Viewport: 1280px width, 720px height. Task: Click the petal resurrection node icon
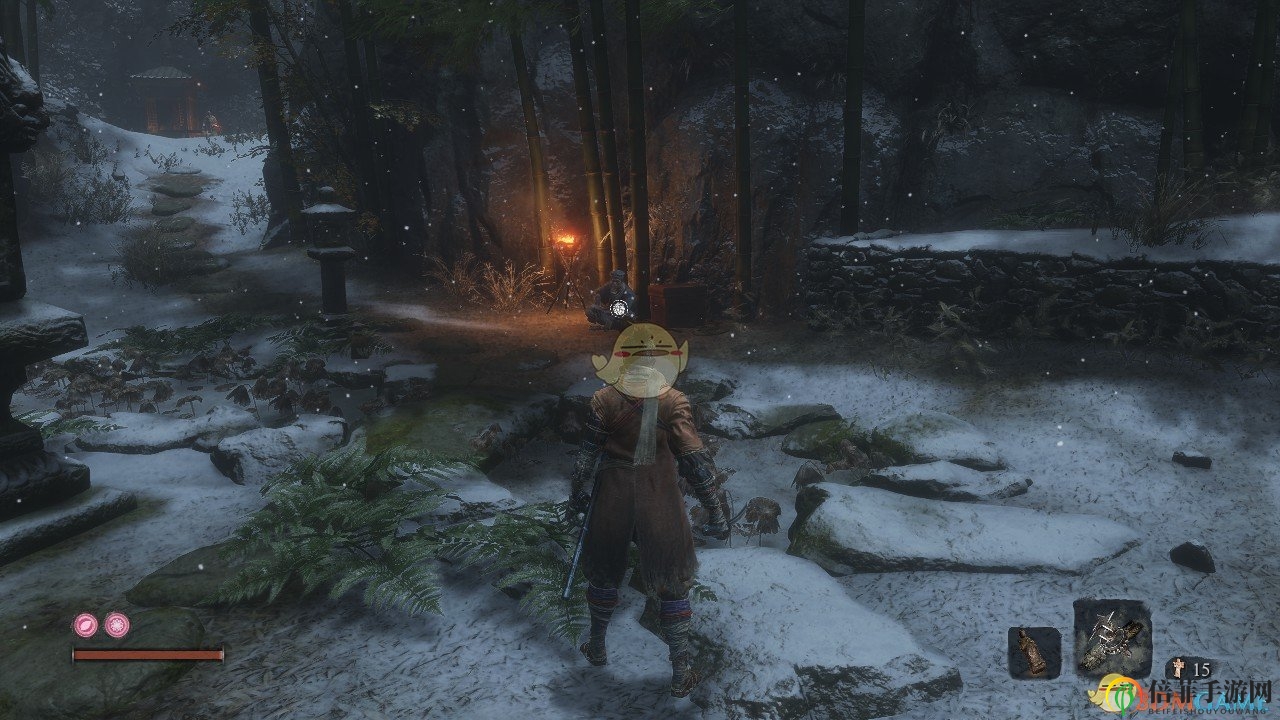85,625
